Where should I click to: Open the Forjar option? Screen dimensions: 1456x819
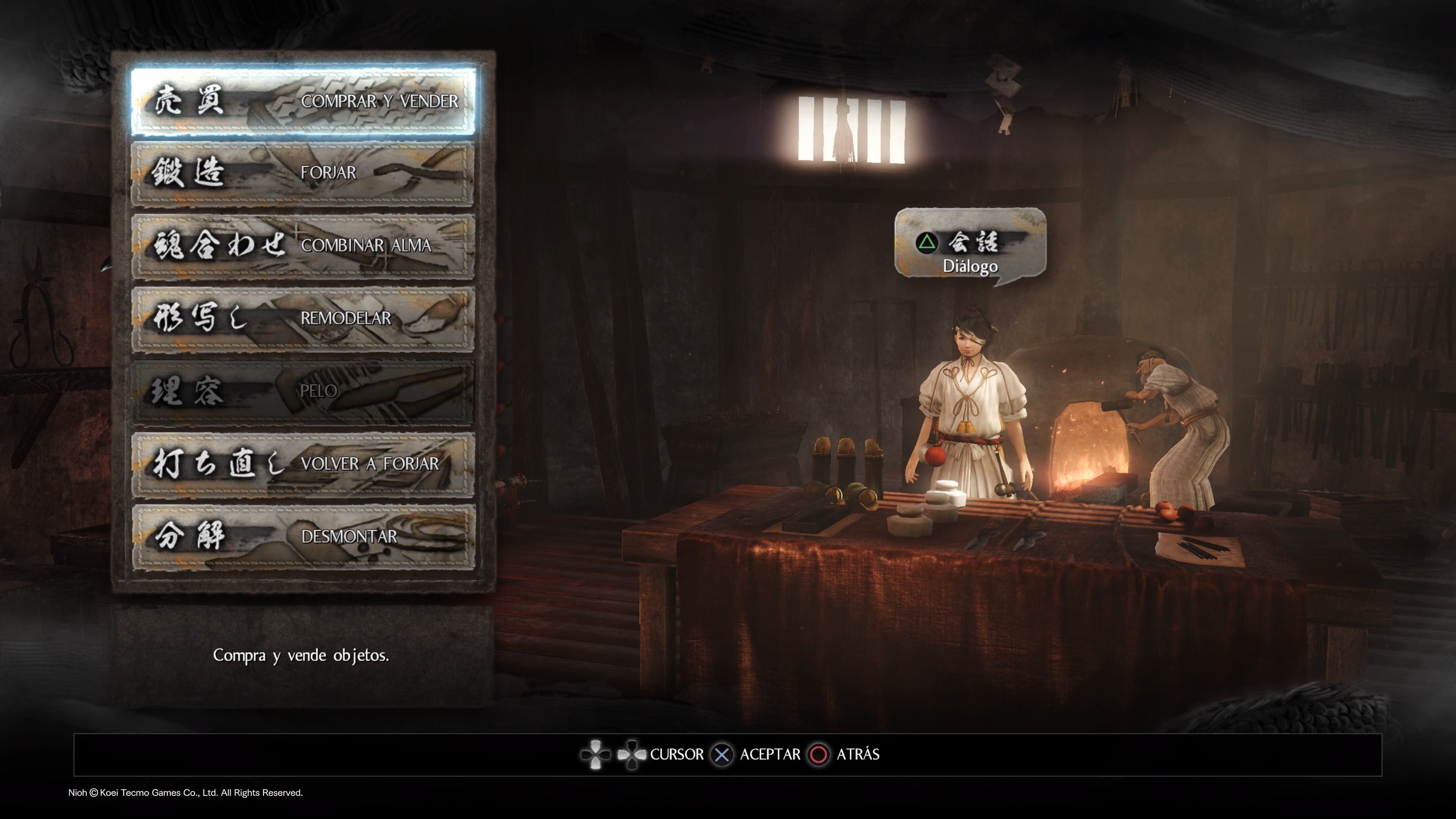(303, 173)
